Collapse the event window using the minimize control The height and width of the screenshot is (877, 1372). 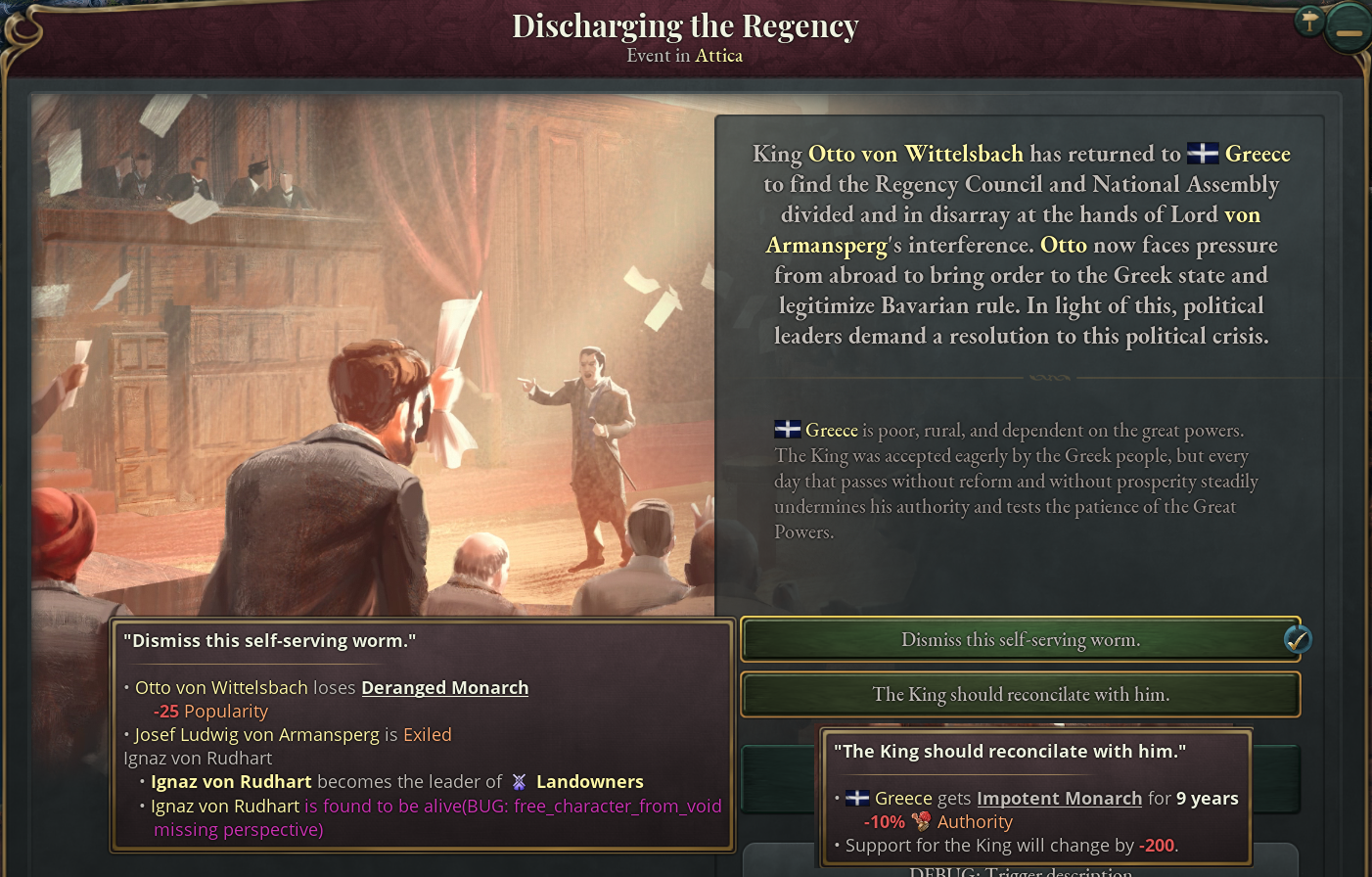coord(1349,27)
